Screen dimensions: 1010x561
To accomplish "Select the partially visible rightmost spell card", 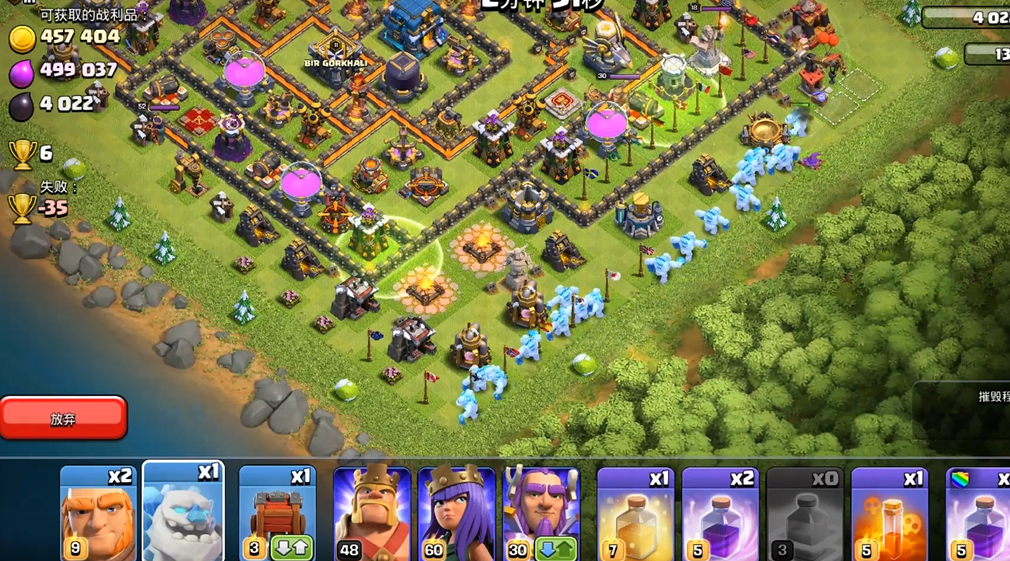I will pos(978,514).
